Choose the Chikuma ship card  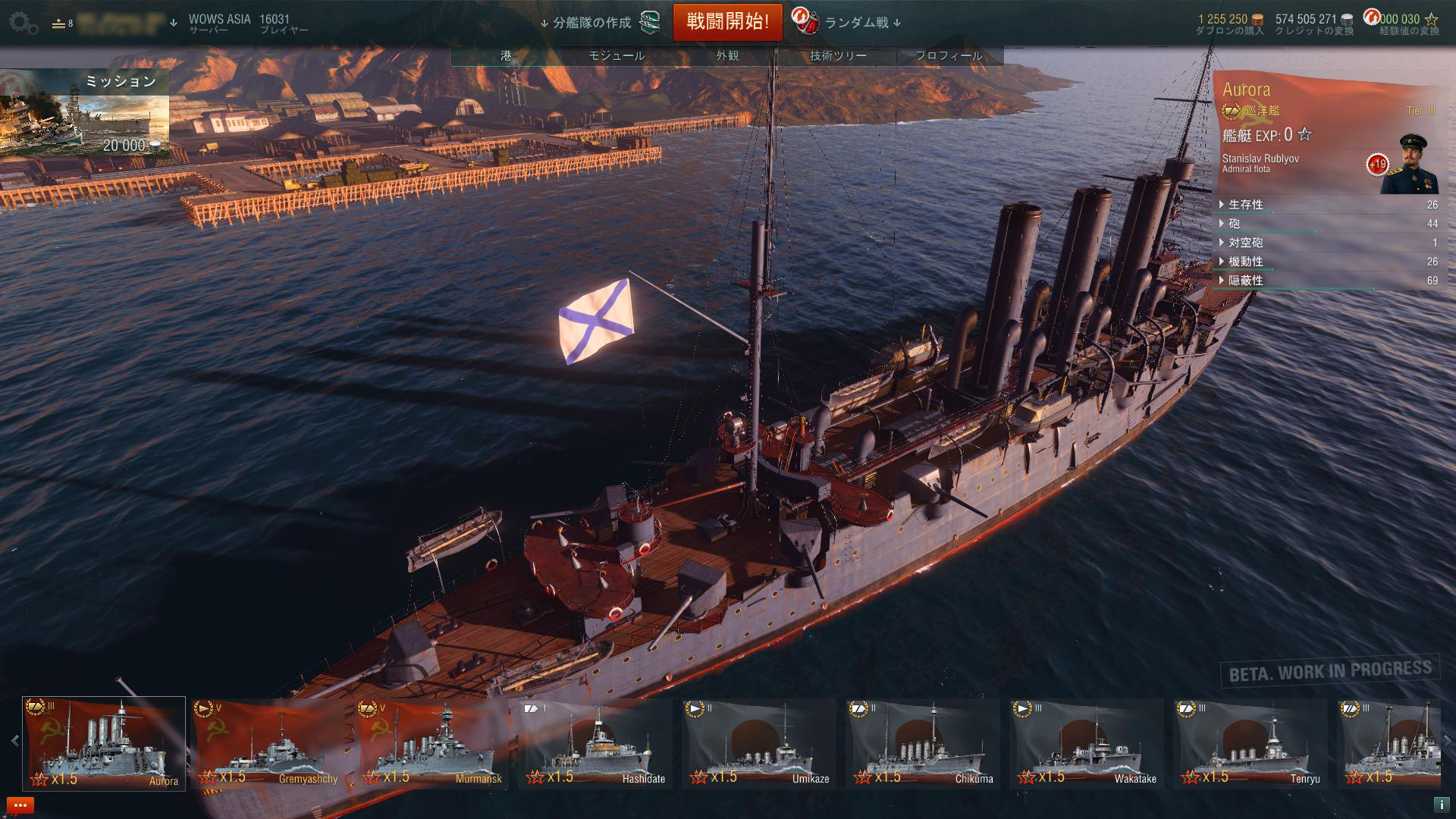(923, 743)
